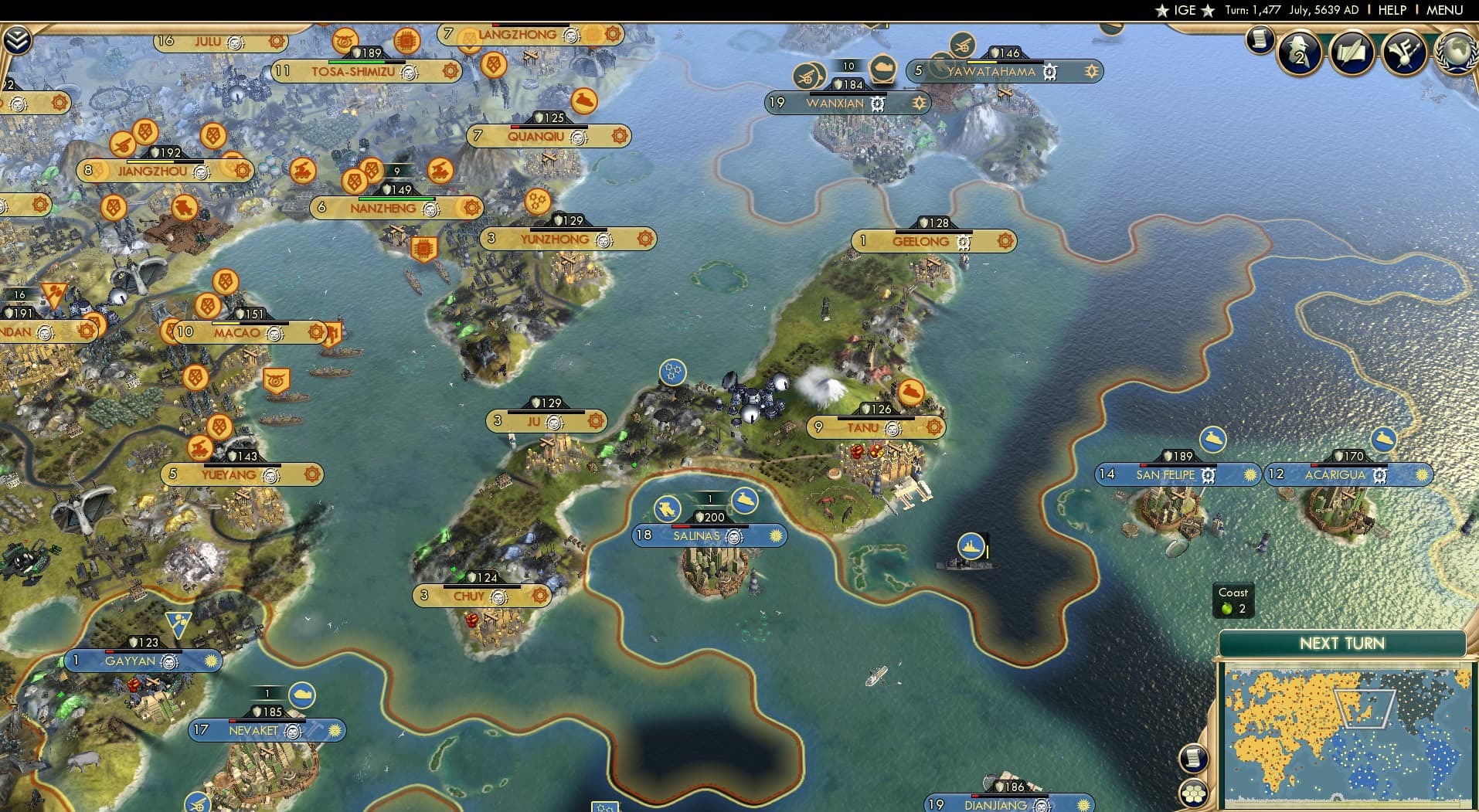Open the Espionage overview spy icon
The height and width of the screenshot is (812, 1479).
[x=1299, y=53]
